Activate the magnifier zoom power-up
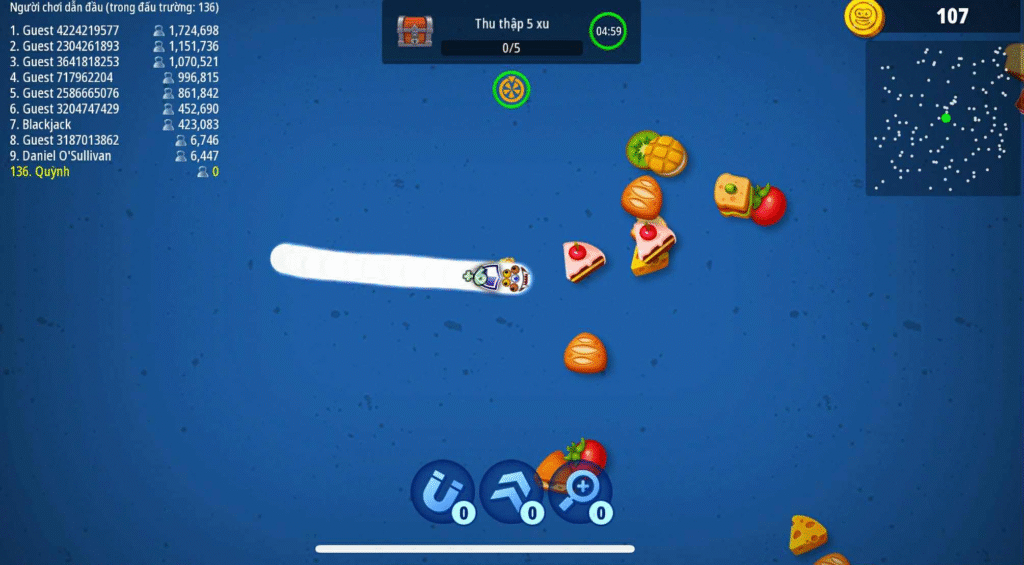 point(580,491)
